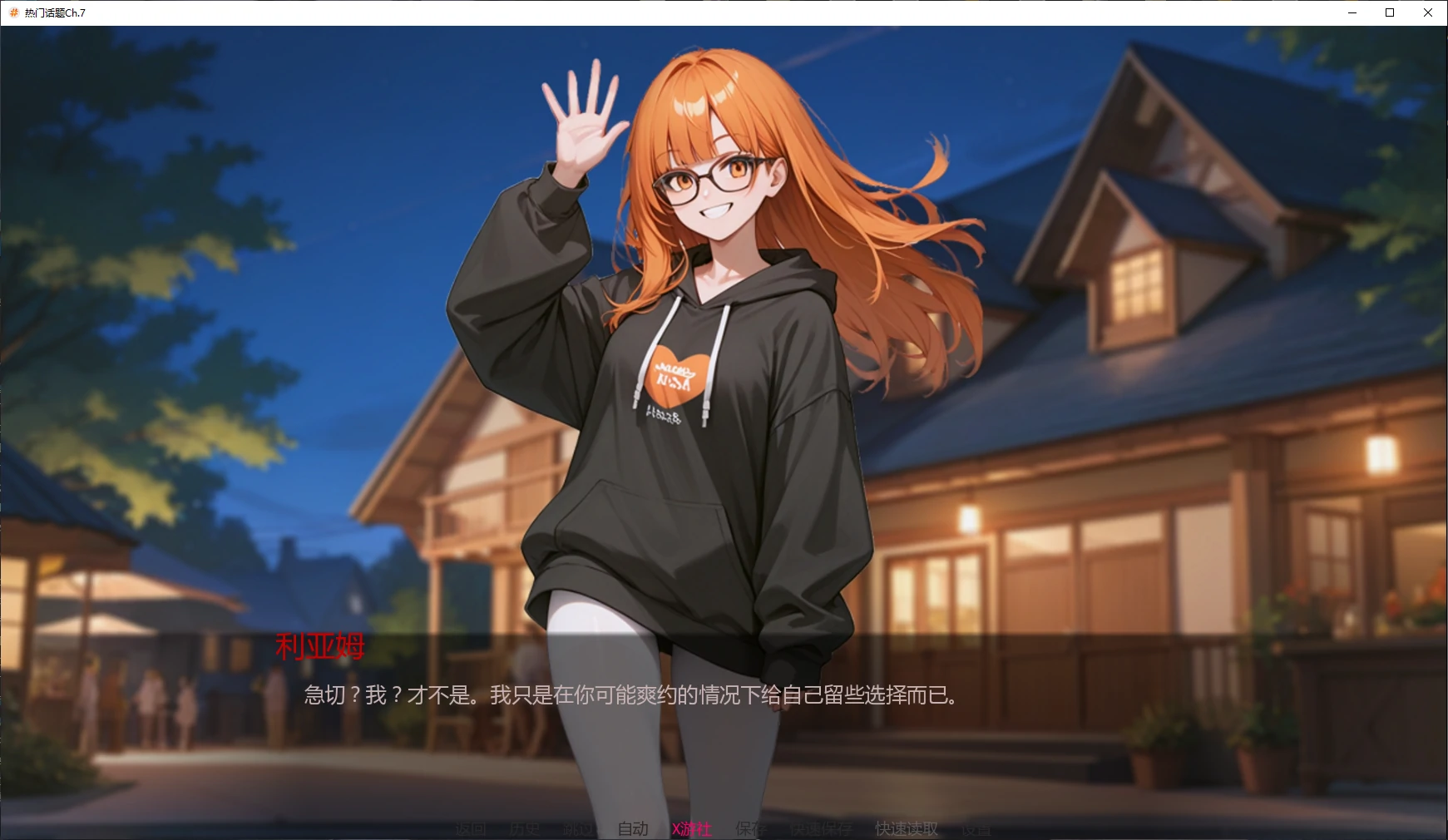This screenshot has height=840, width=1448.
Task: Open the highlighted X游社 link
Action: pos(691,828)
